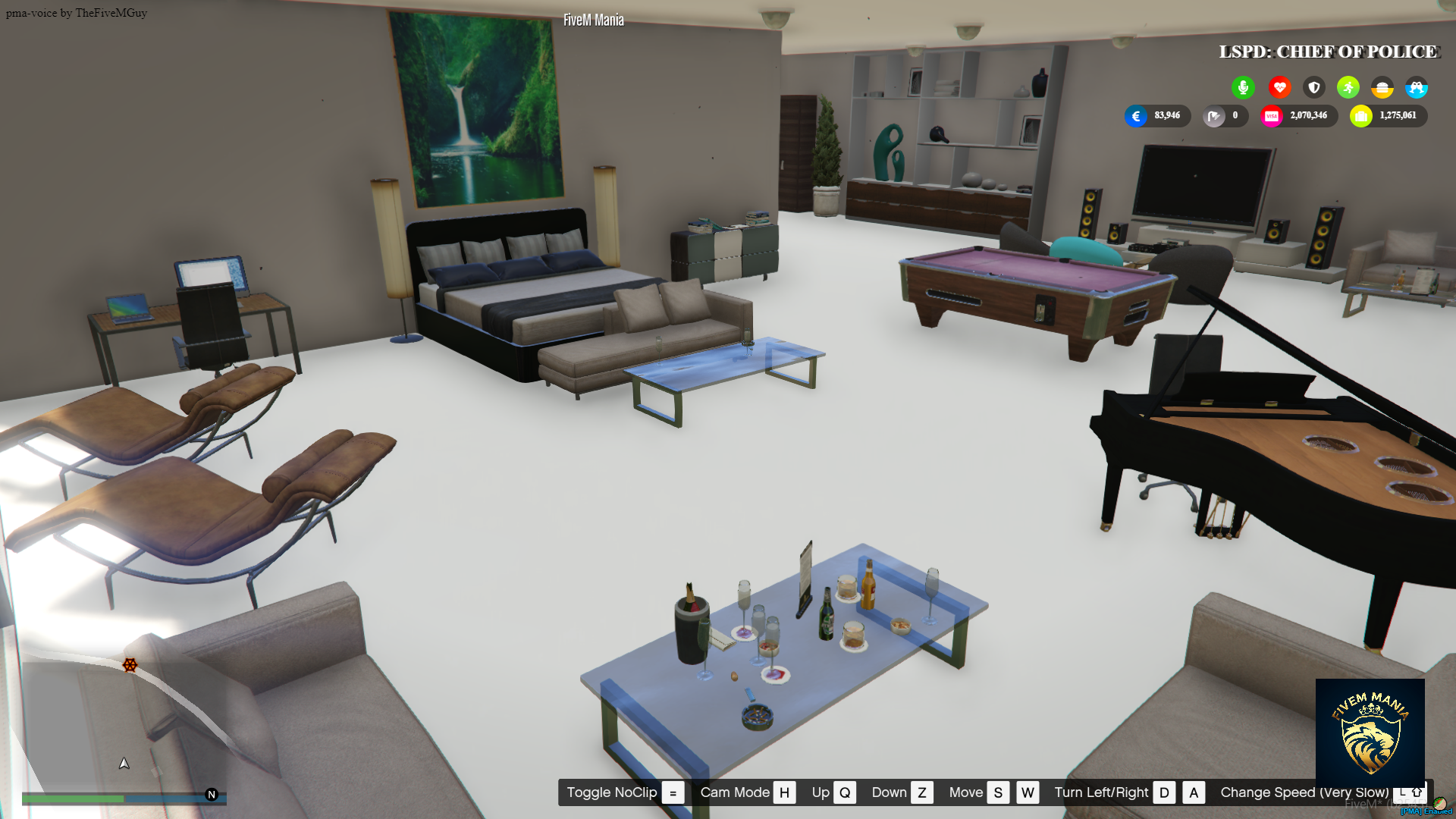Select the LSPD: CHIEF OF POLICE title
Screen dimensions: 1456x819
tap(1328, 52)
